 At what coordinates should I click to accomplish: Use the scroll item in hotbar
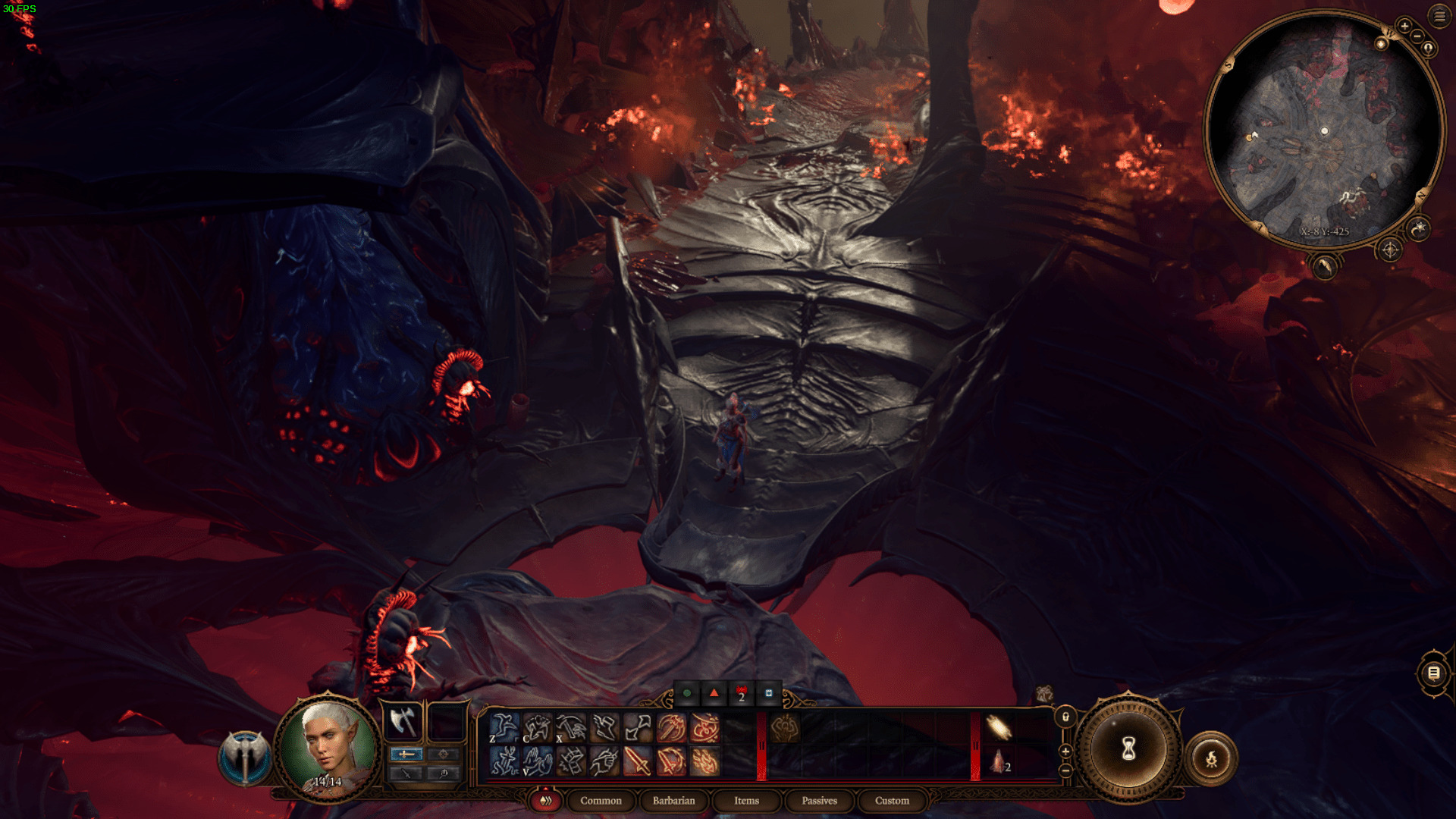point(999,728)
